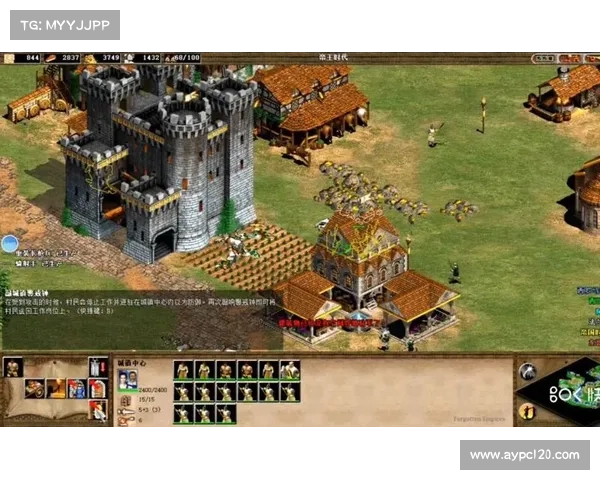
Task: Click the Town Center portrait
Action: click(x=128, y=380)
